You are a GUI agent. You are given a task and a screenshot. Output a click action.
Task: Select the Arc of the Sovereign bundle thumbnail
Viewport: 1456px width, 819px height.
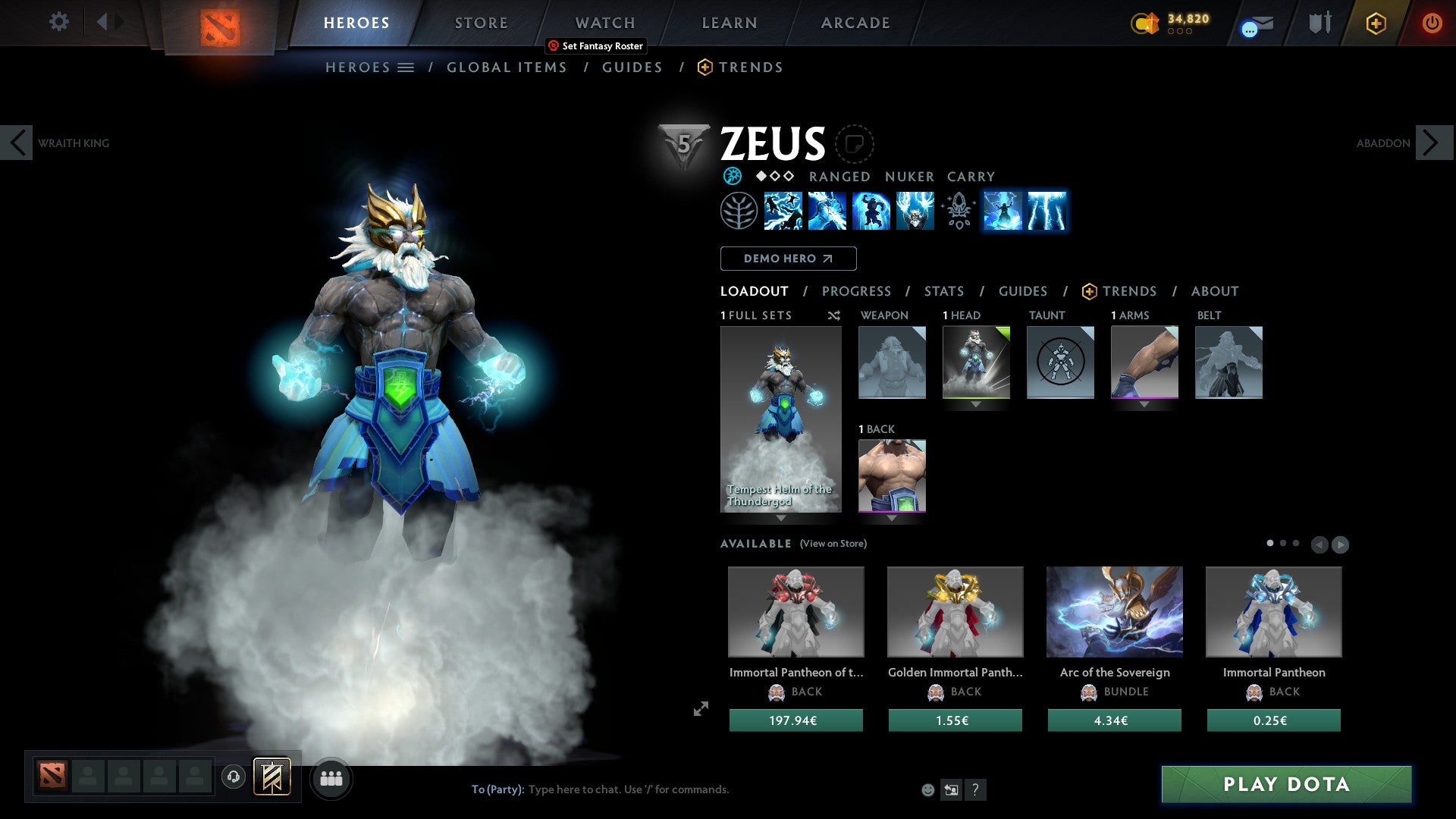(x=1114, y=611)
